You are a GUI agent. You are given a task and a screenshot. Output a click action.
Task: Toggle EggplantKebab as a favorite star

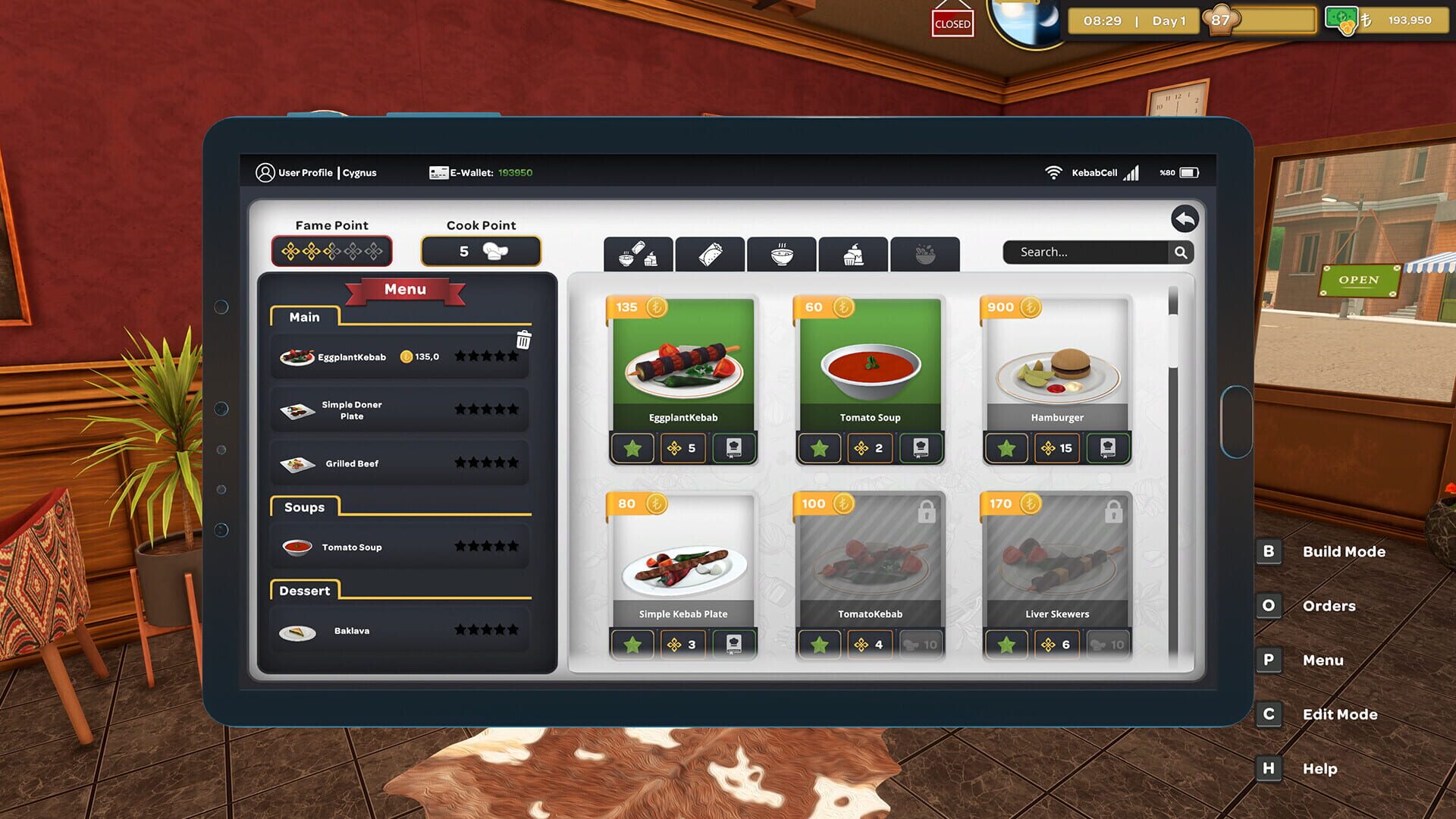[x=634, y=448]
